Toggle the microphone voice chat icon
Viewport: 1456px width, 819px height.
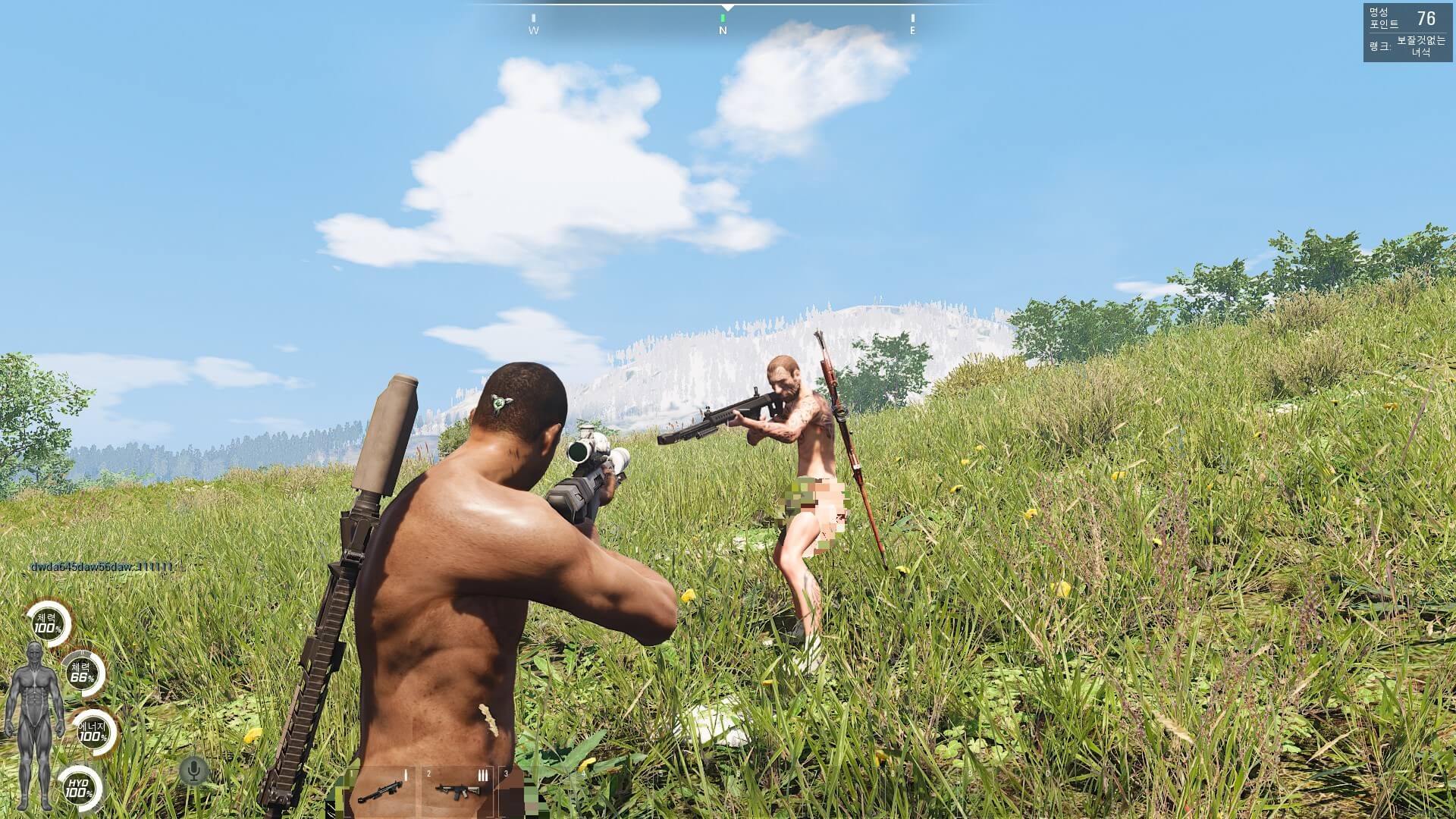point(194,771)
